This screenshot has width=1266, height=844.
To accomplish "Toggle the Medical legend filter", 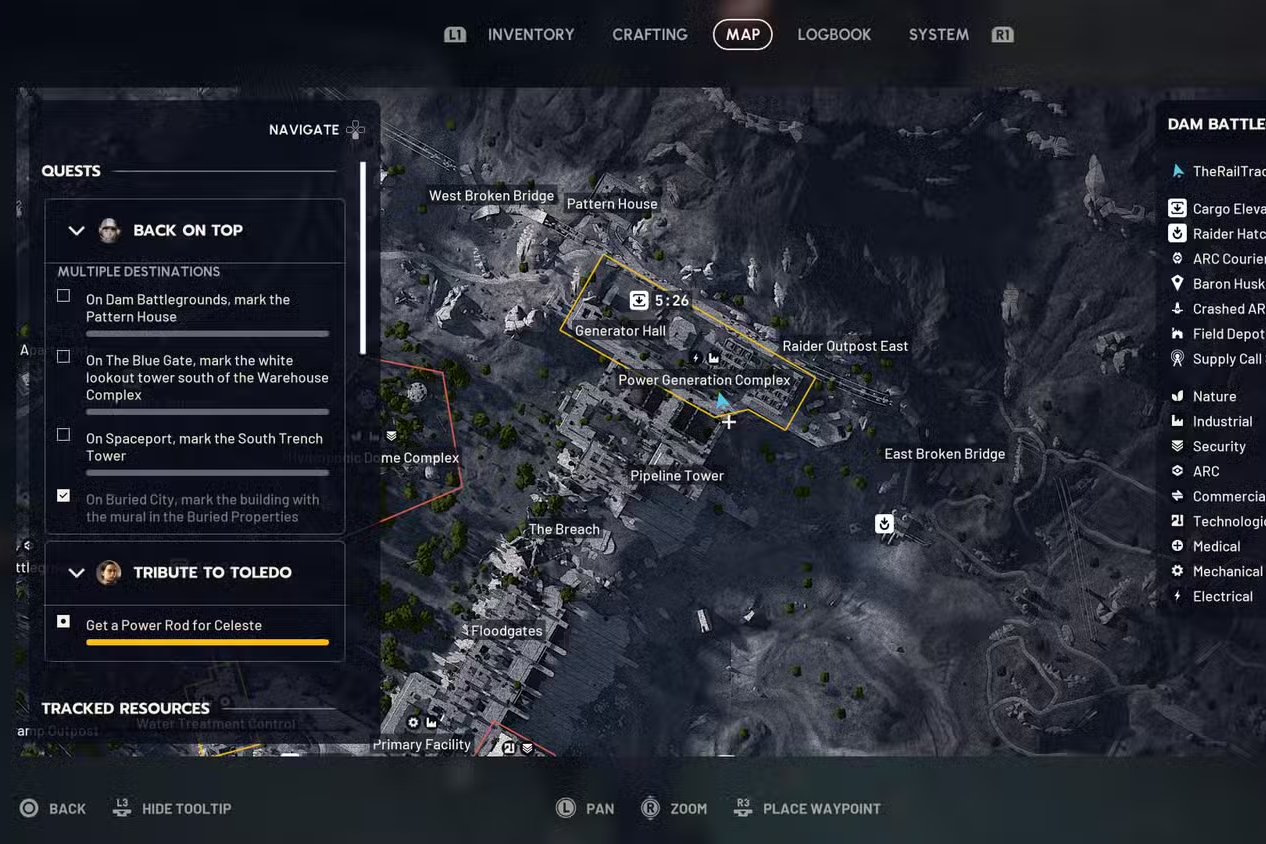I will coord(1216,546).
